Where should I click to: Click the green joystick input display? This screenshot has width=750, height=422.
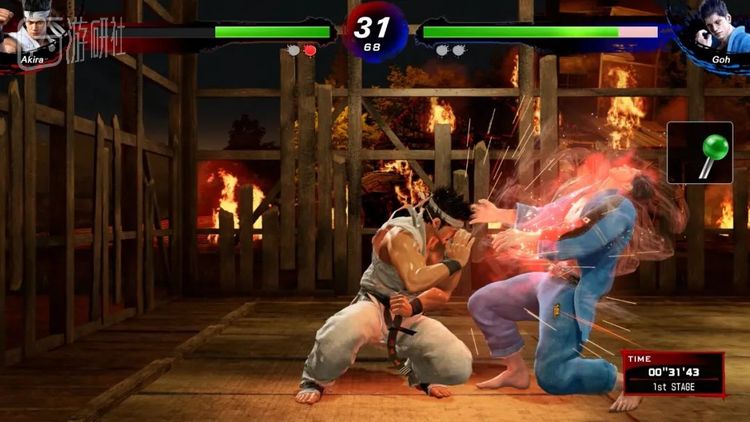(x=699, y=153)
